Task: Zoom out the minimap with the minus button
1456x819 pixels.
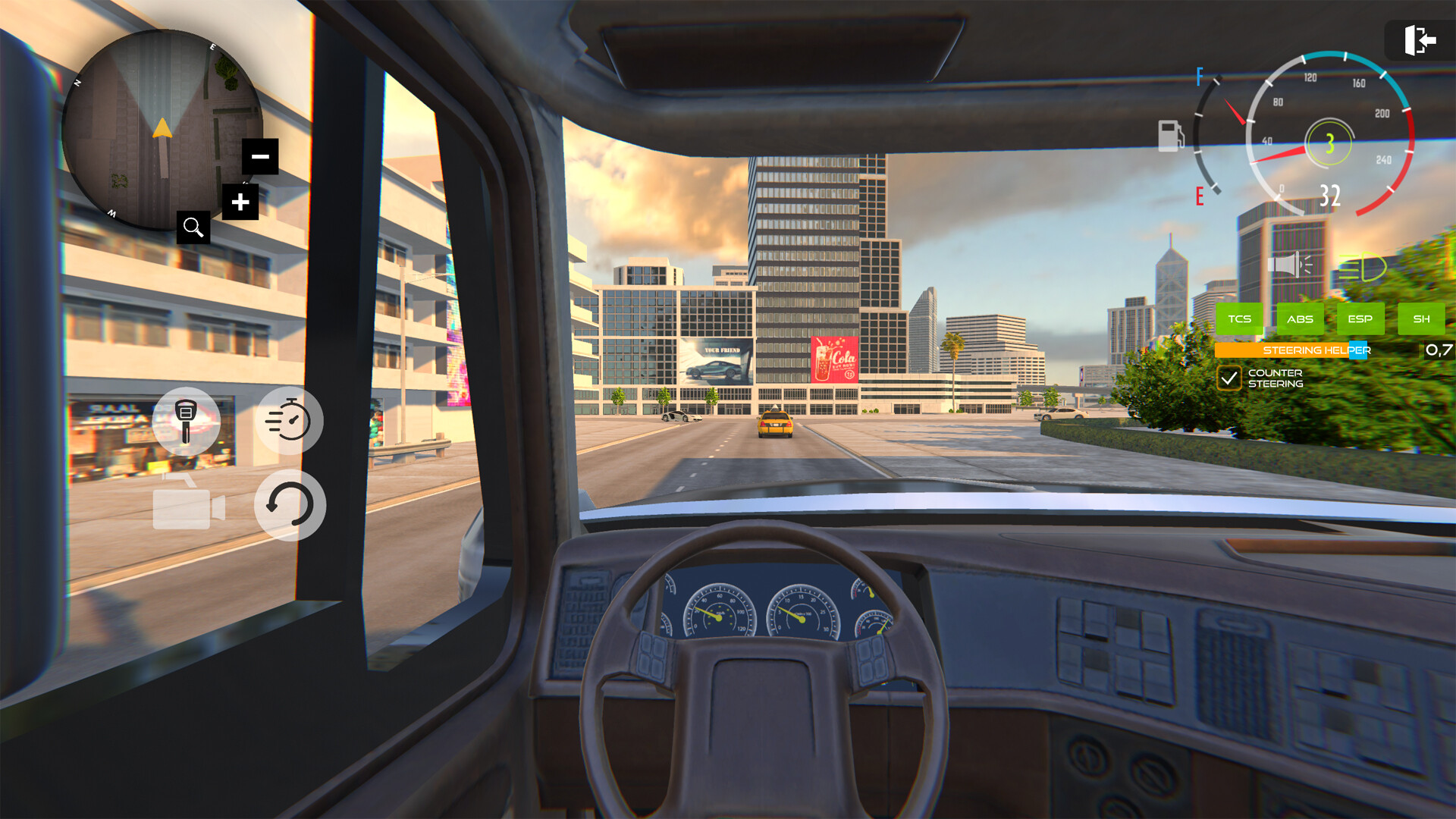Action: pyautogui.click(x=261, y=155)
